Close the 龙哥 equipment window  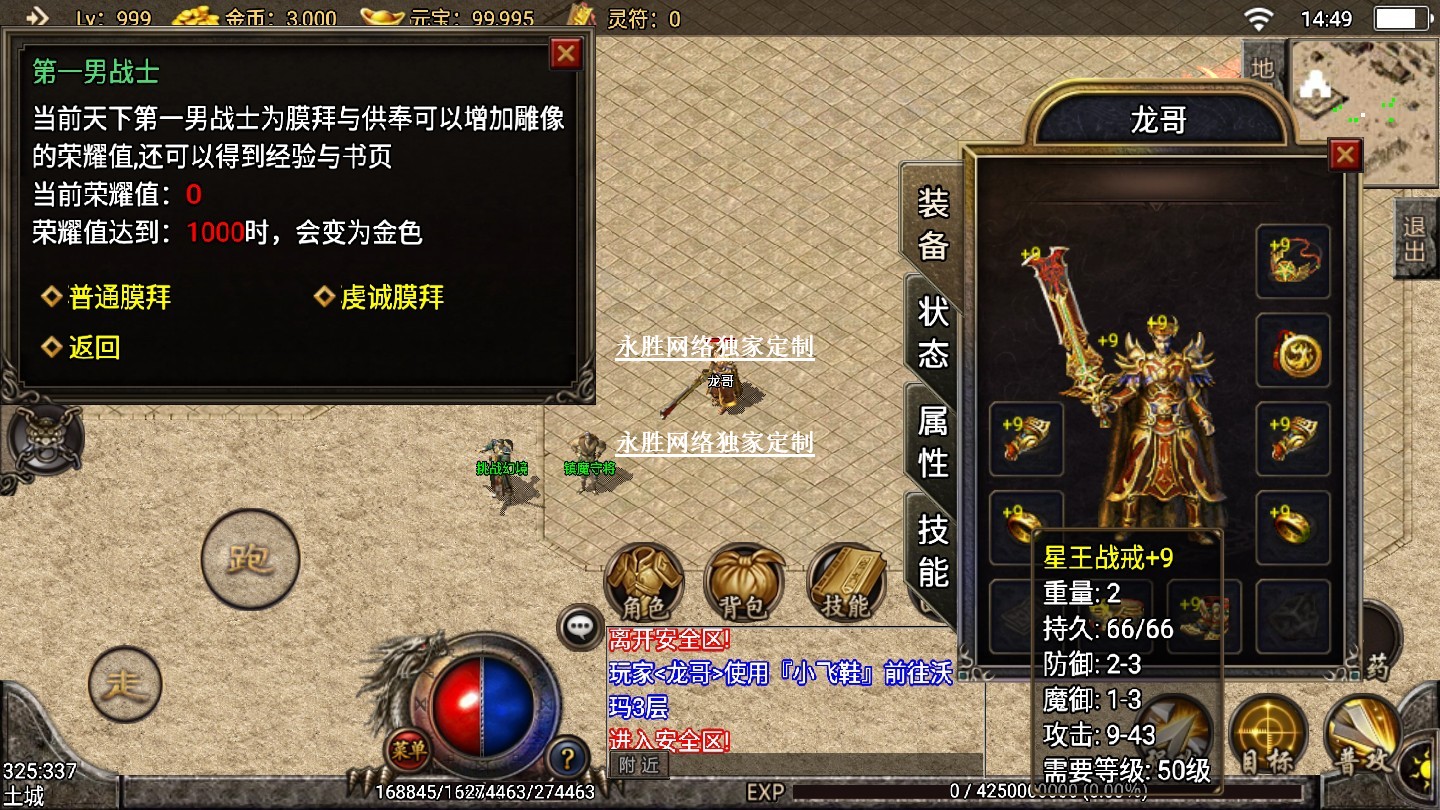point(1345,154)
